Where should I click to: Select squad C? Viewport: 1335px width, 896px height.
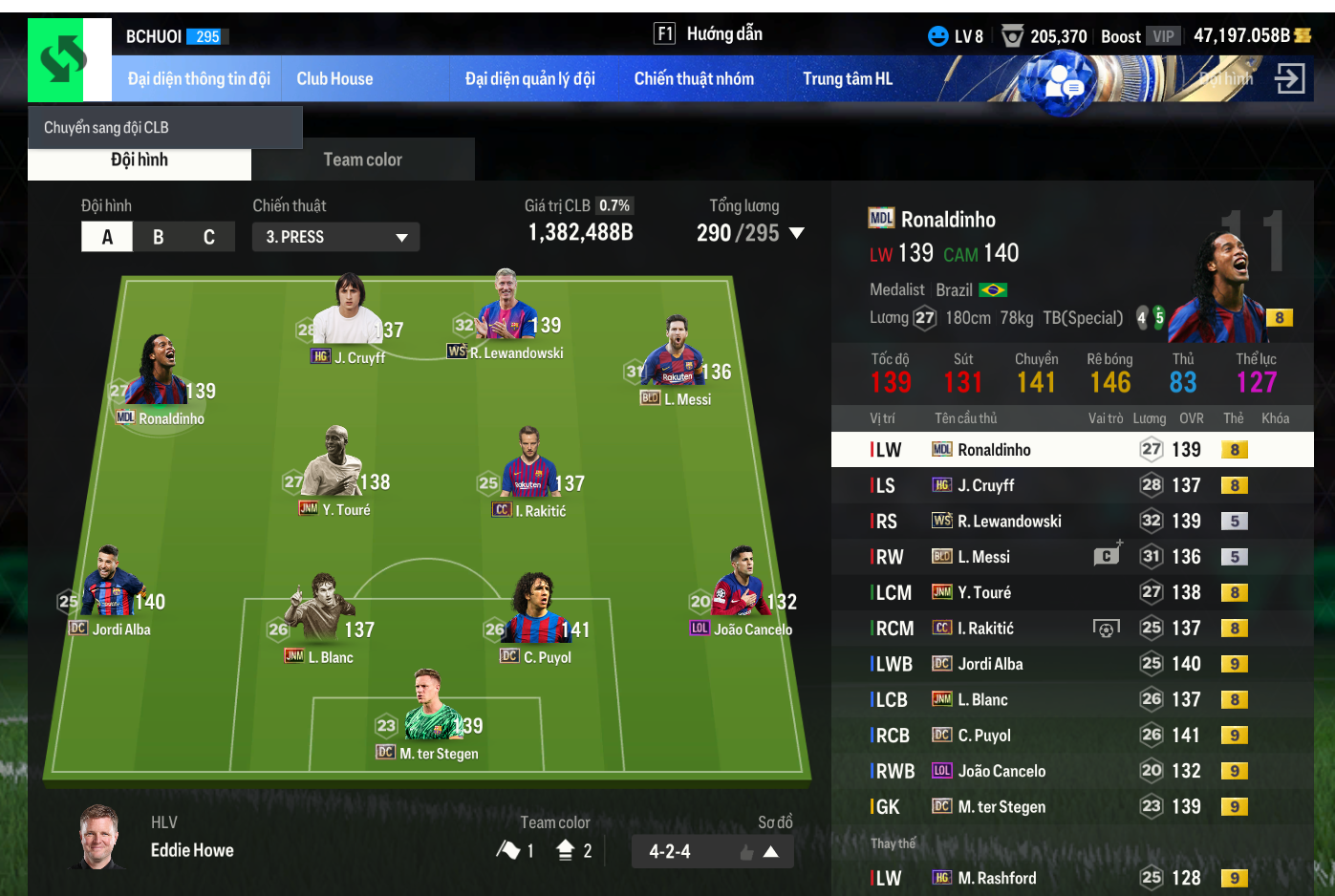(209, 237)
